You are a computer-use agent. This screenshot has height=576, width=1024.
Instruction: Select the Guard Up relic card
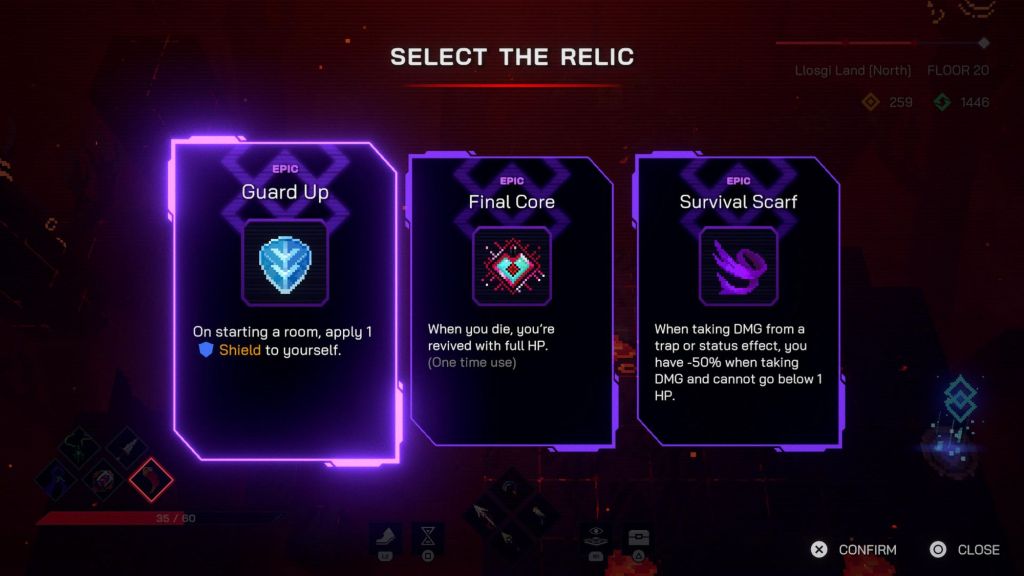(x=285, y=300)
